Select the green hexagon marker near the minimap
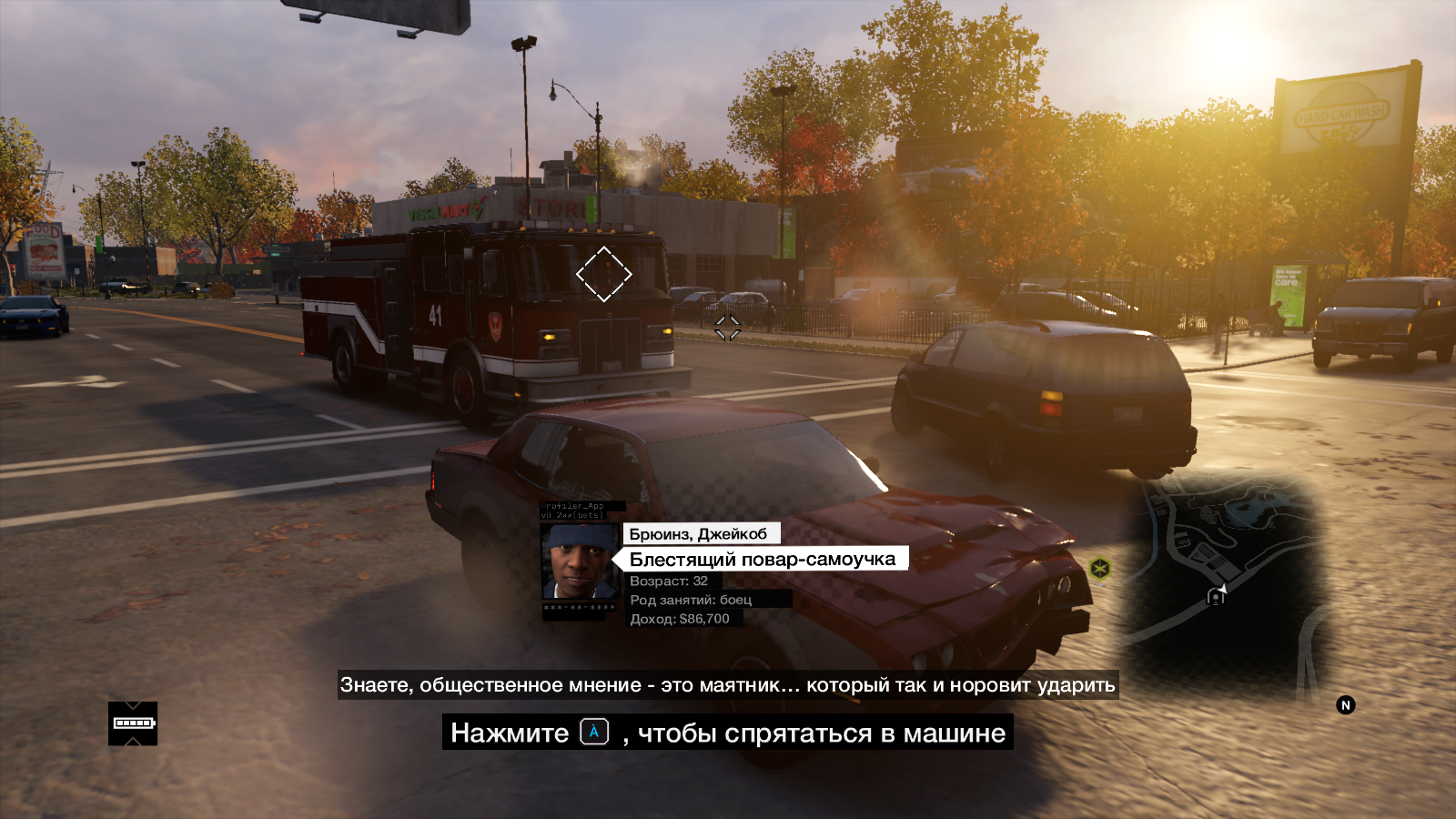This screenshot has height=819, width=1456. coord(1100,569)
